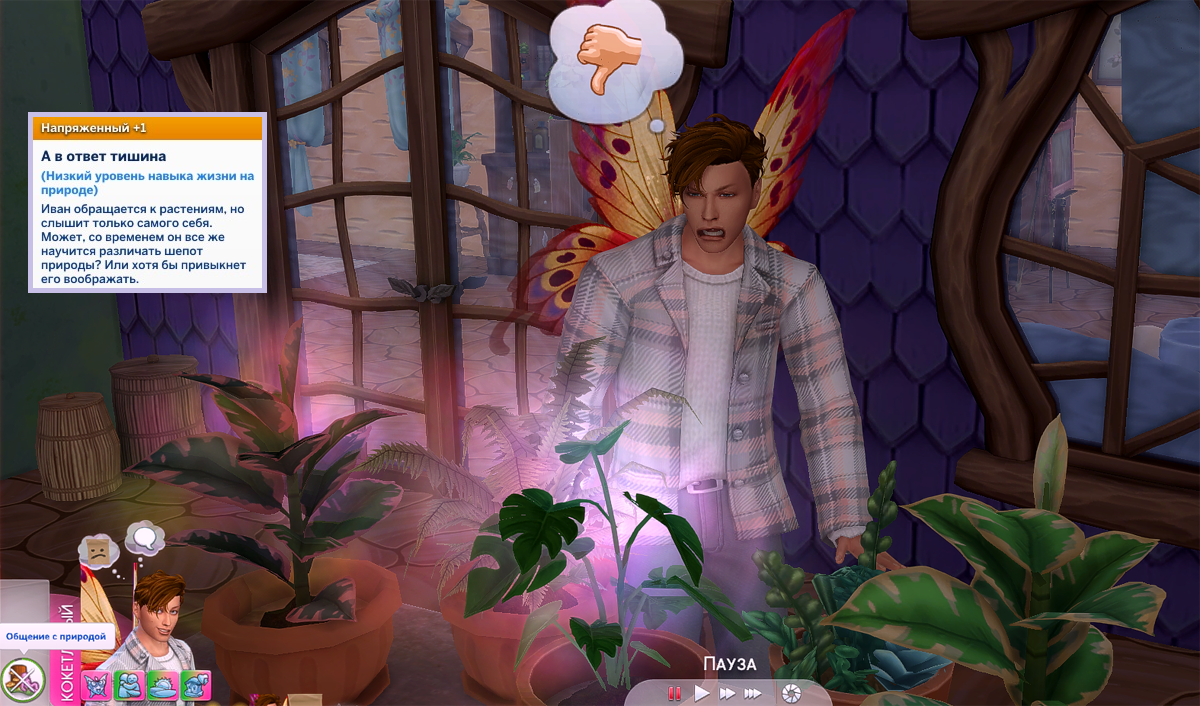The image size is (1200, 706).
Task: Set game speed to fast forward
Action: 727,692
